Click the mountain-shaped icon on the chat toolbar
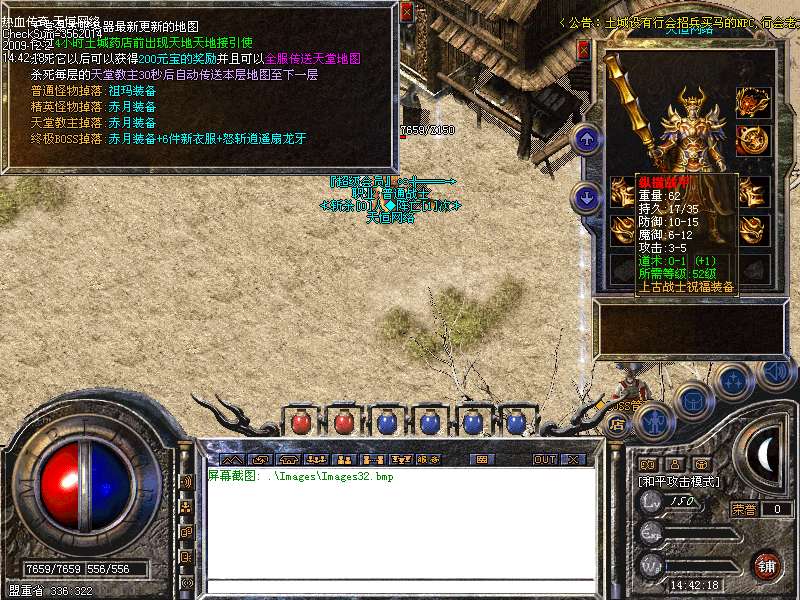This screenshot has height=600, width=800. tap(233, 460)
